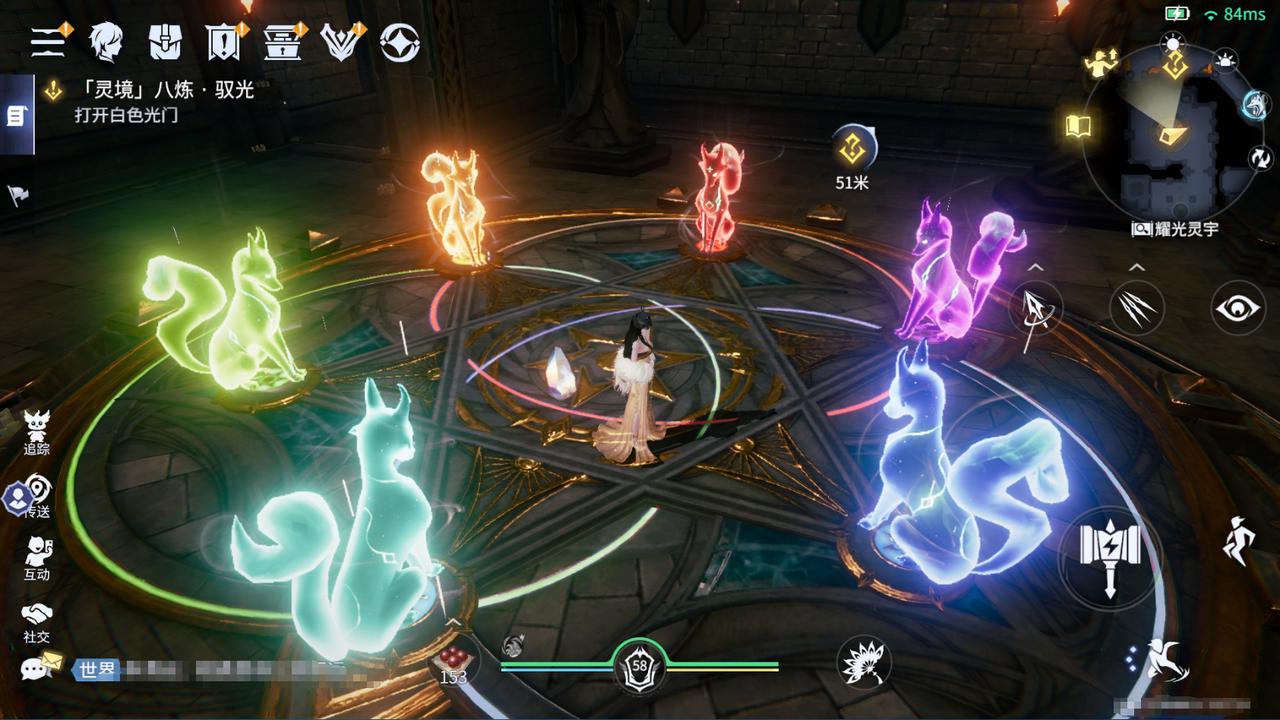The width and height of the screenshot is (1280, 720).
Task: Open the backpack inventory
Action: click(x=165, y=42)
